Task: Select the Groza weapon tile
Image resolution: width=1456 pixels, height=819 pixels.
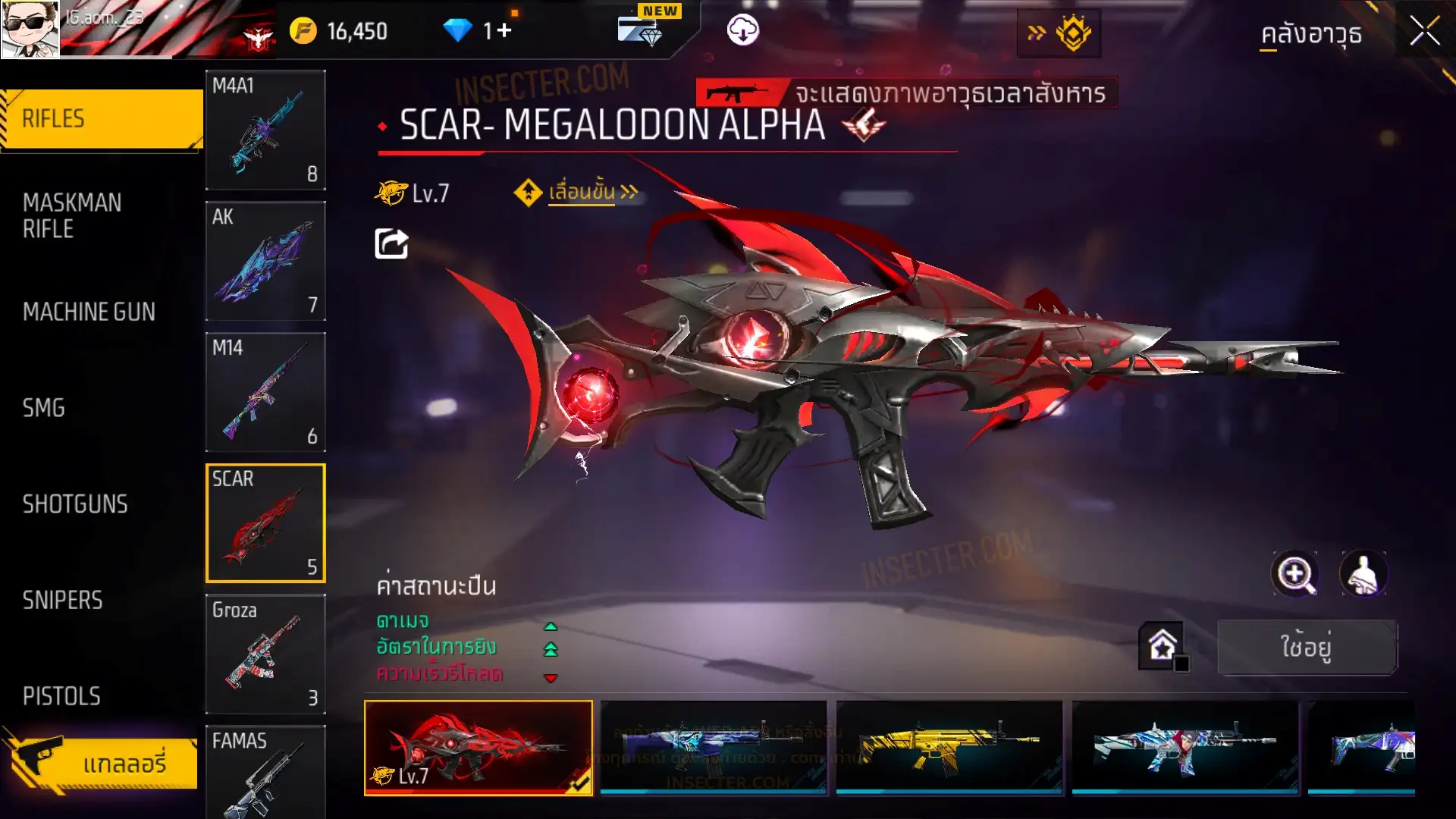Action: [x=265, y=654]
